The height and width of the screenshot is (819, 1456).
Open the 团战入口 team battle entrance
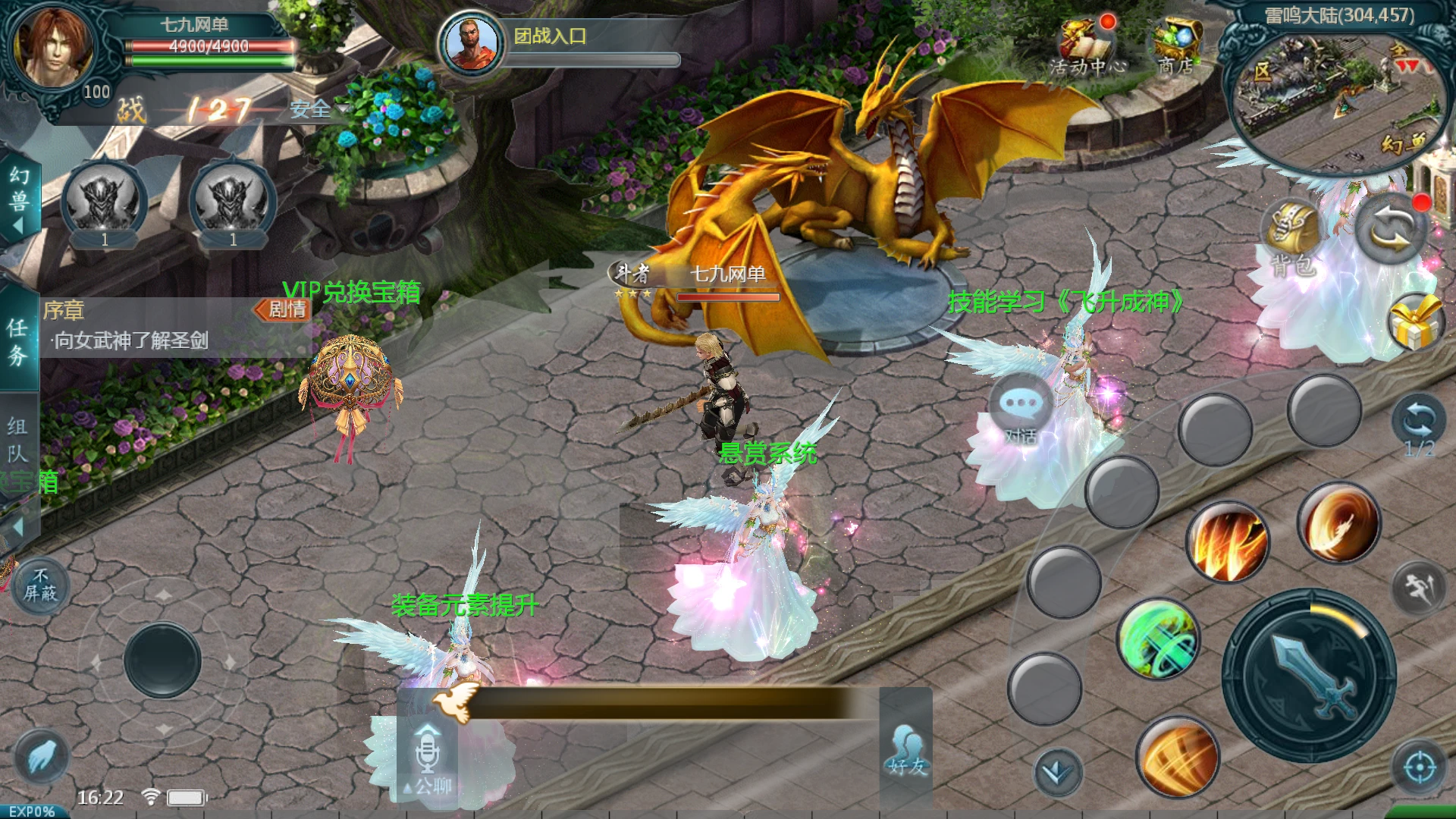[550, 36]
